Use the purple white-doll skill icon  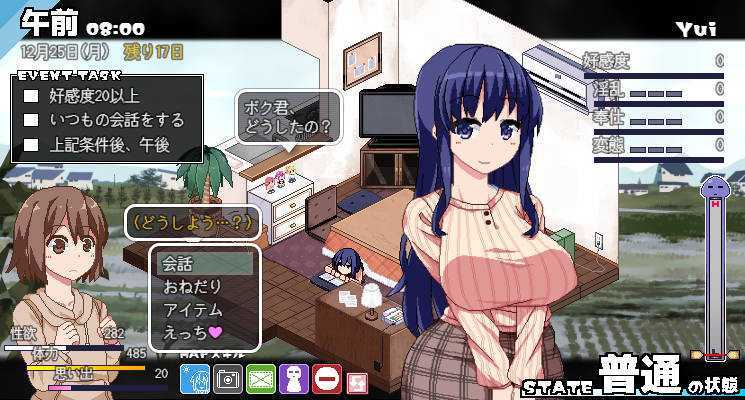[294, 379]
